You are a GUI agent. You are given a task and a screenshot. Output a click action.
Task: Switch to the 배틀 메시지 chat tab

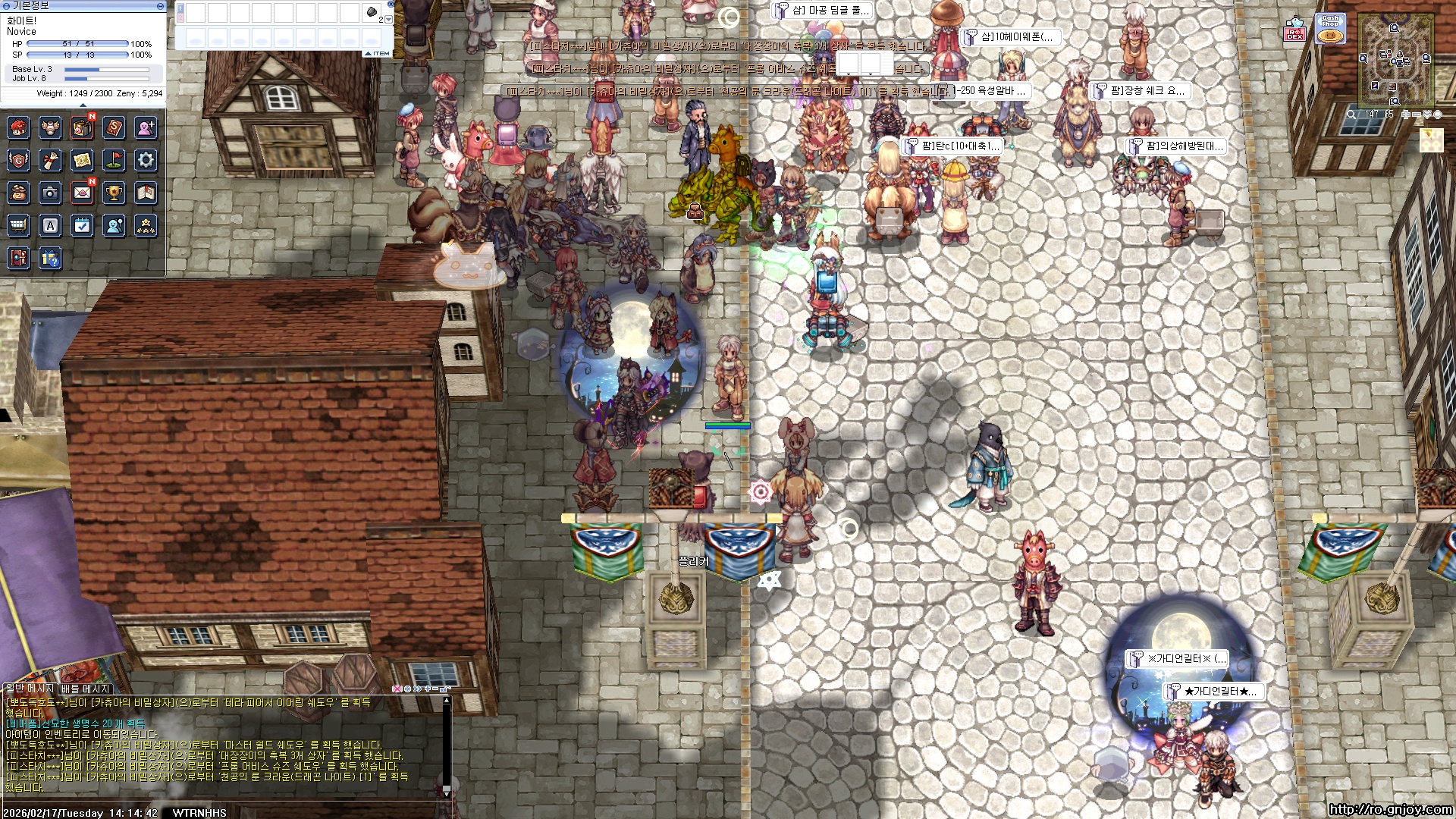tap(86, 689)
